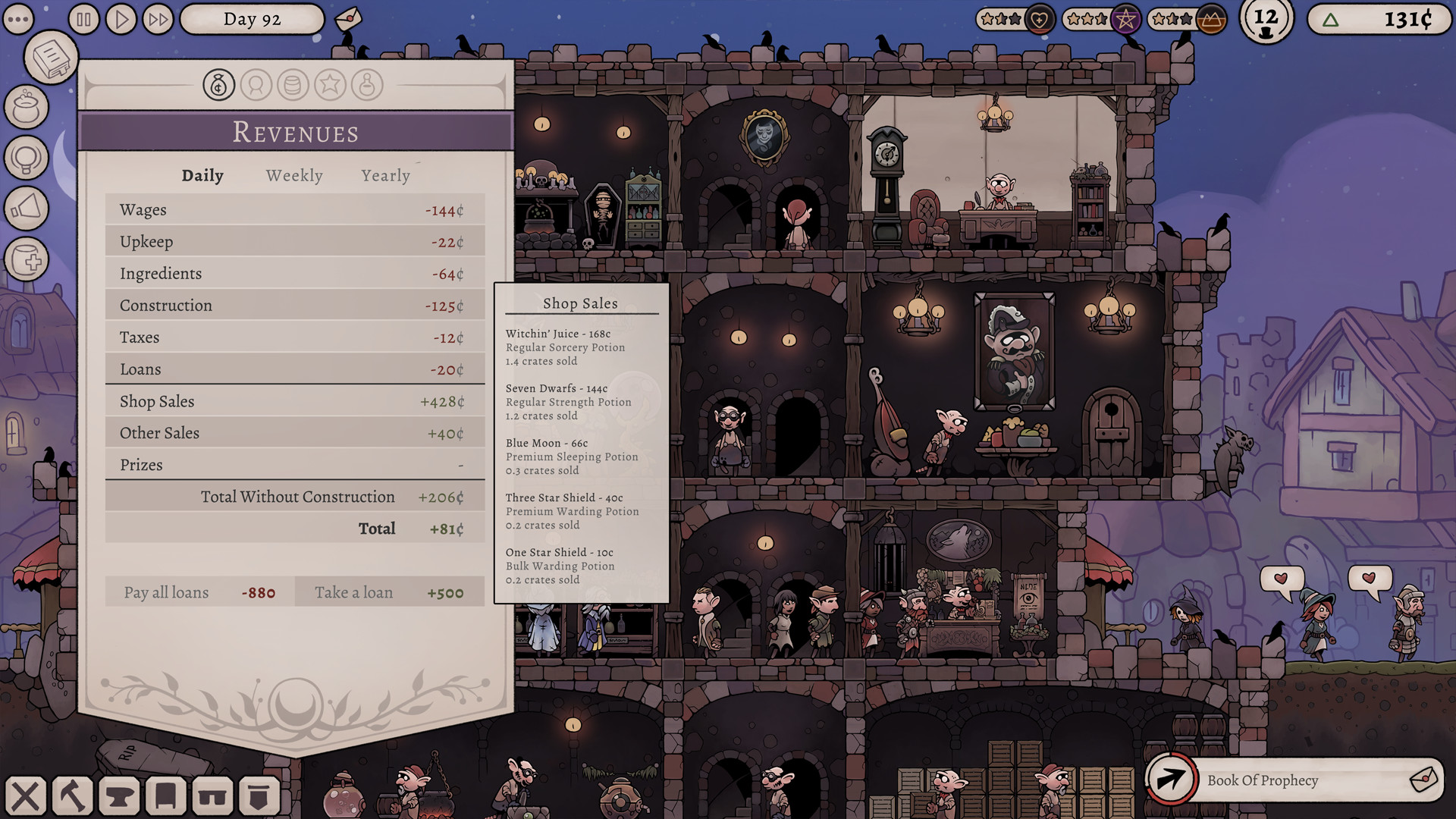This screenshot has height=819, width=1456.
Task: Open the money bag revenues panel icon
Action: click(x=219, y=85)
